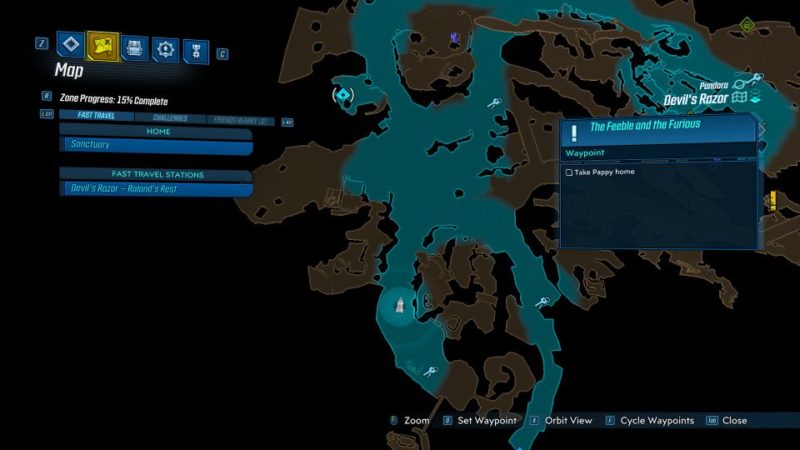The image size is (800, 450).
Task: Select the diamond fast travel marker on the map
Action: pyautogui.click(x=343, y=96)
